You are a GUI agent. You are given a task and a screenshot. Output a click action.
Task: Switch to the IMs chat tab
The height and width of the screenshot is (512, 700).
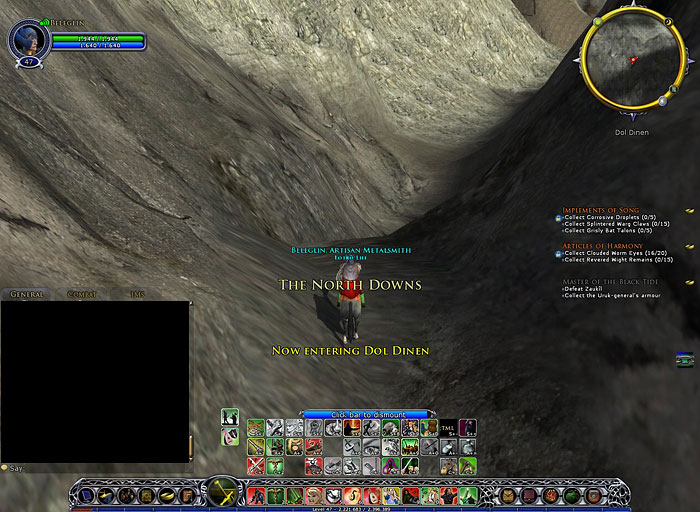[138, 294]
